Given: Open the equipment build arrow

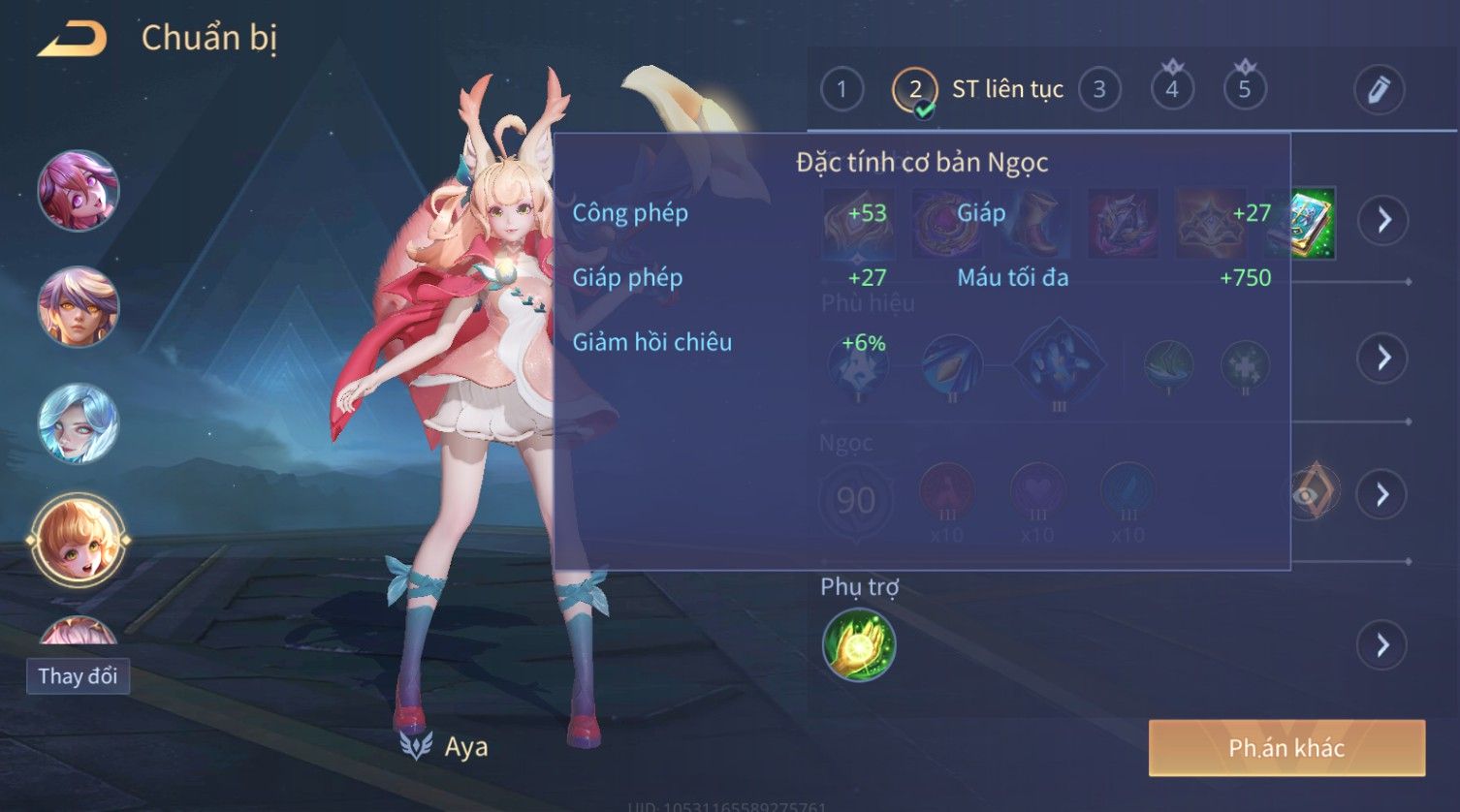Looking at the screenshot, I should [x=1383, y=221].
